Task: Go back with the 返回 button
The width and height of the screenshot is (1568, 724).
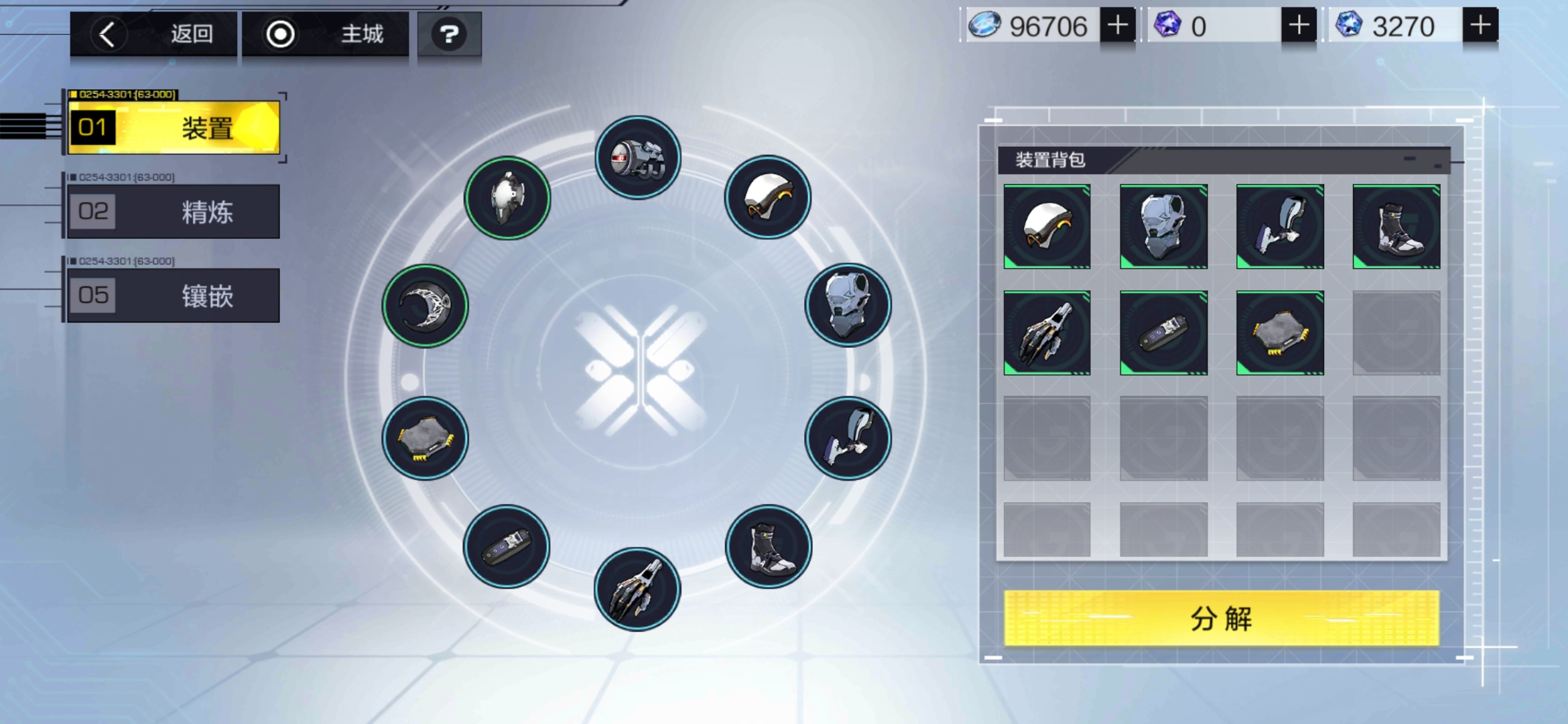Action: coord(153,34)
